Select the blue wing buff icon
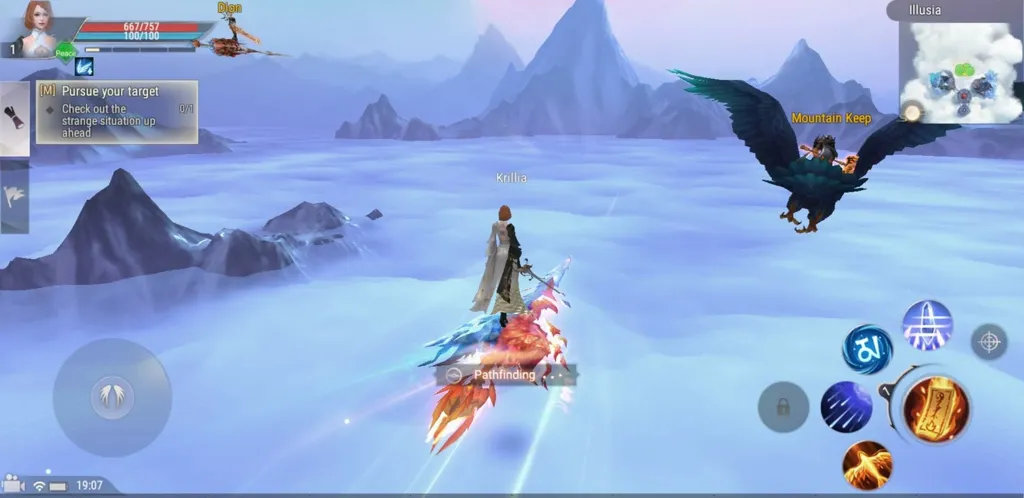Image resolution: width=1024 pixels, height=498 pixels. (85, 66)
